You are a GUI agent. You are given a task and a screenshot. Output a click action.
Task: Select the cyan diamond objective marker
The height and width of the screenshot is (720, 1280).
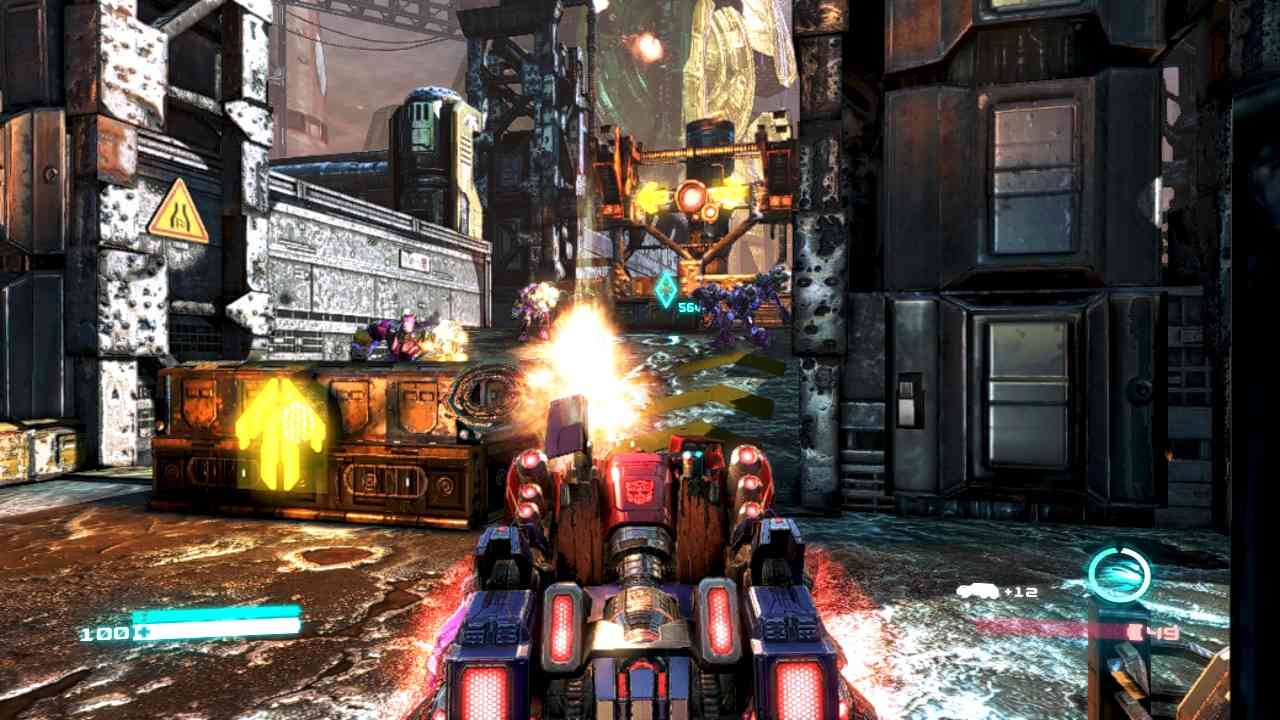point(665,289)
